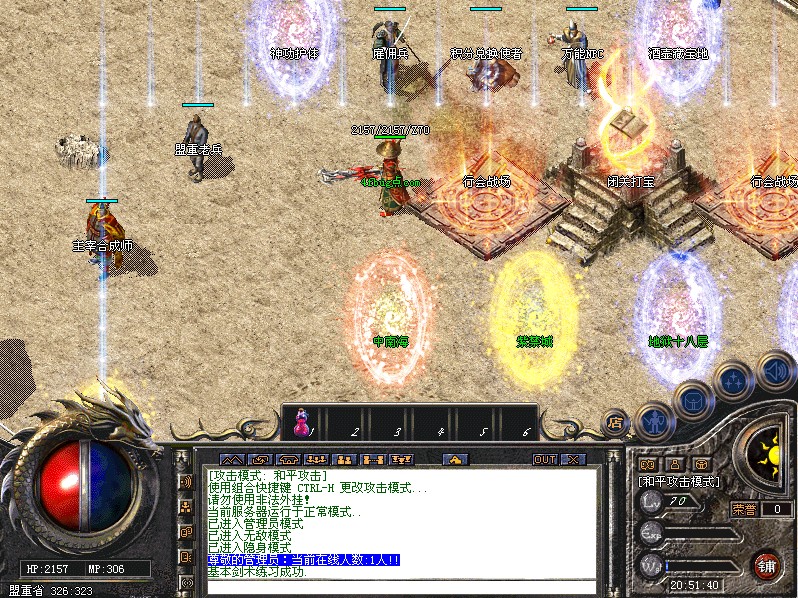798x598 pixels.
Task: Select the 荣誉 honor label
Action: point(744,509)
